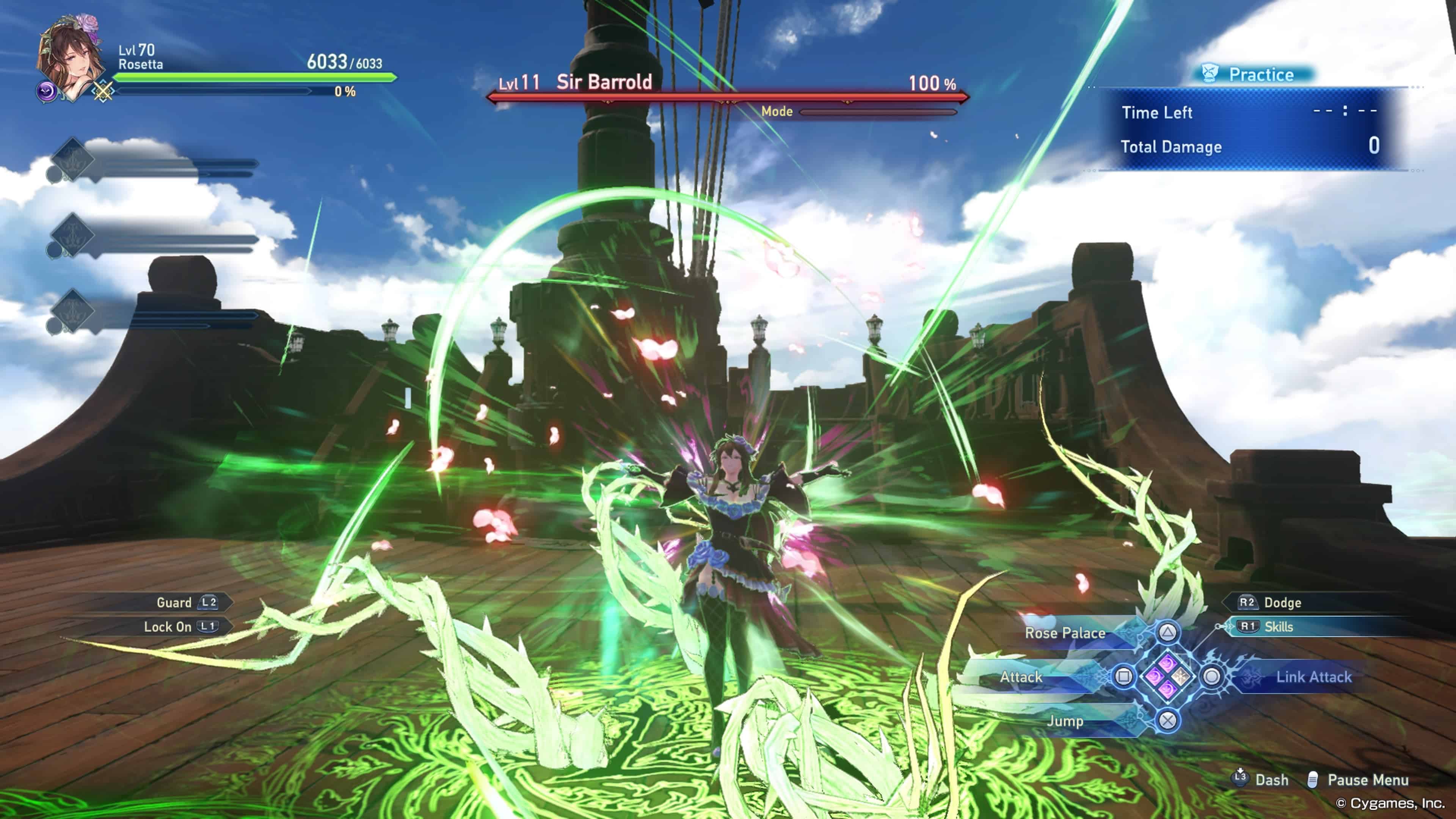
Task: Select the Guard action label
Action: click(174, 602)
